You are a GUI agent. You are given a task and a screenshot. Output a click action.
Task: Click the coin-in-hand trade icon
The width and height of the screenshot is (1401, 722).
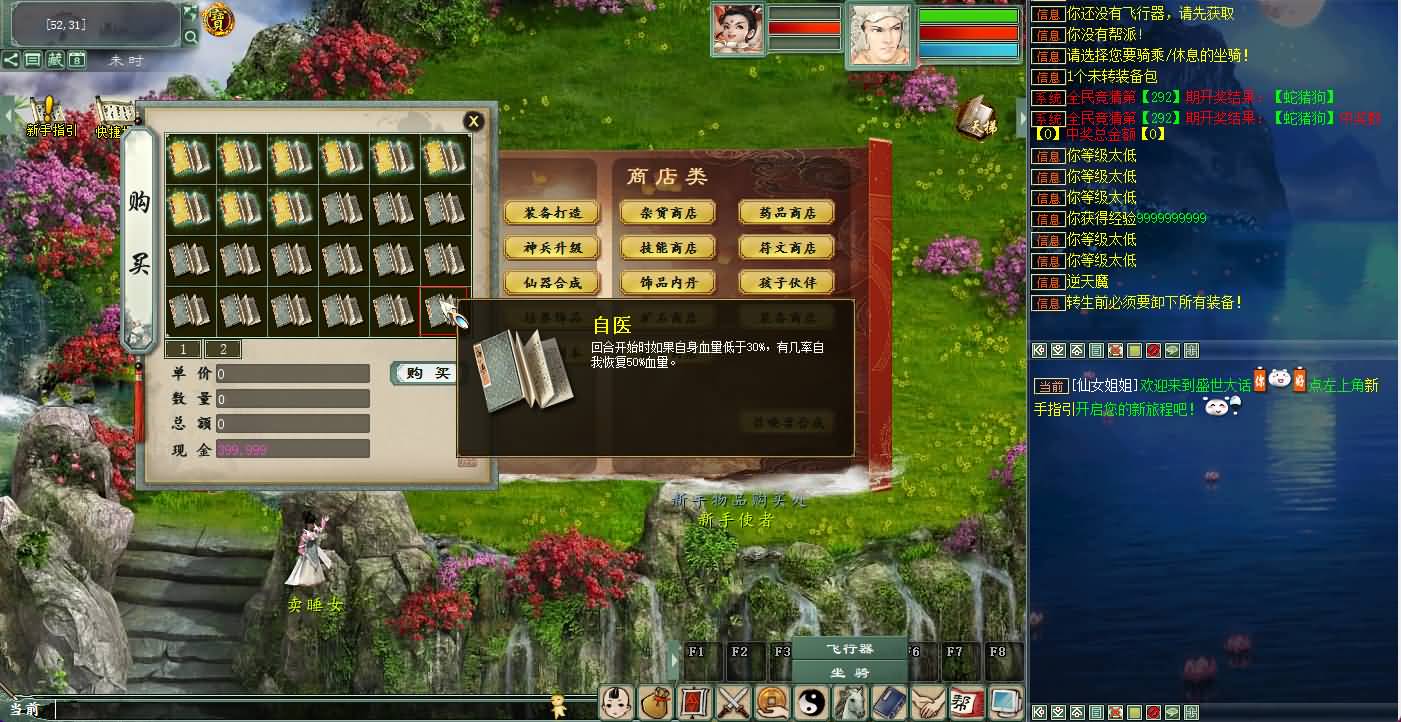click(772, 703)
